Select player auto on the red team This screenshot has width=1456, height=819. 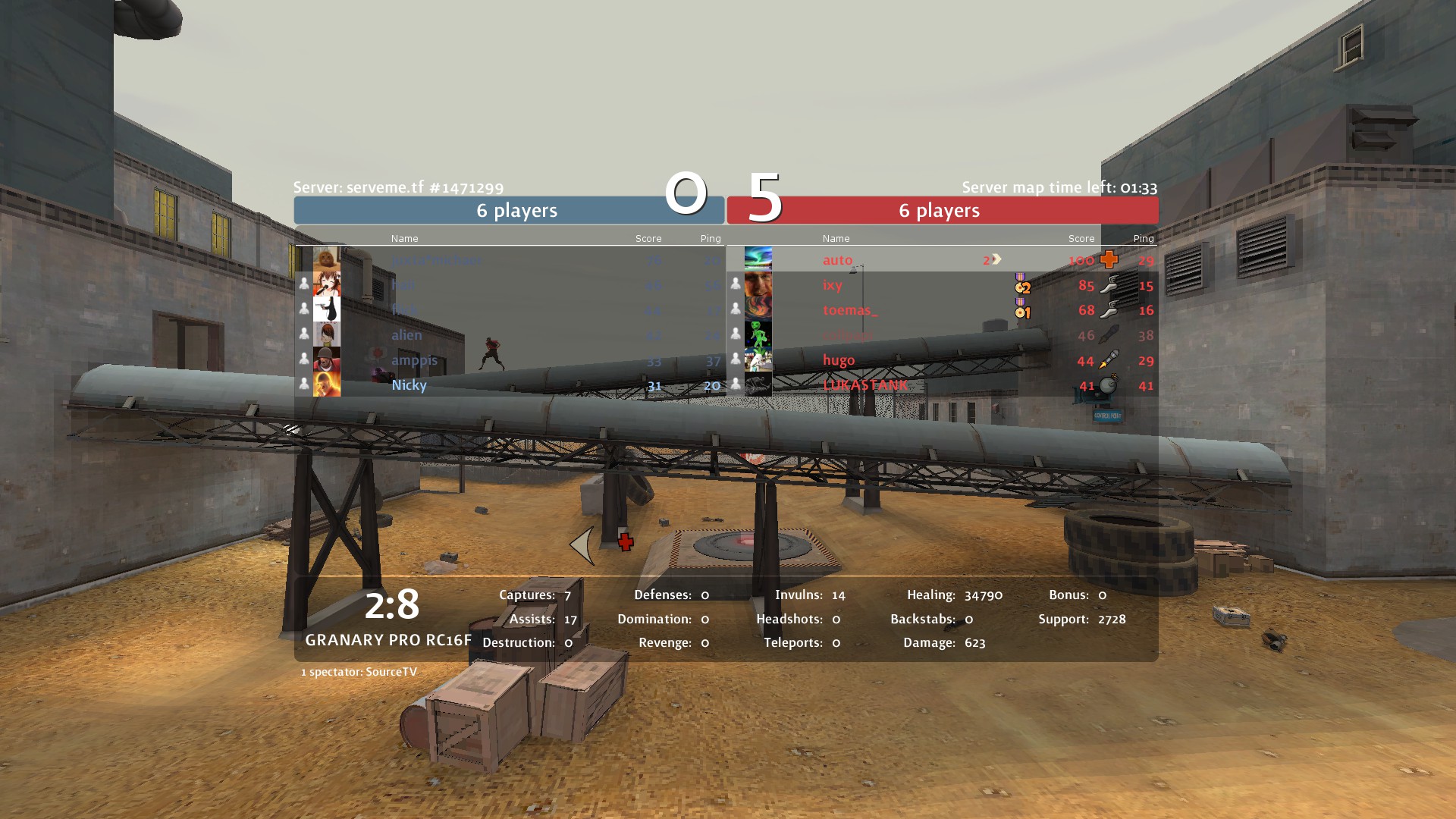point(838,260)
